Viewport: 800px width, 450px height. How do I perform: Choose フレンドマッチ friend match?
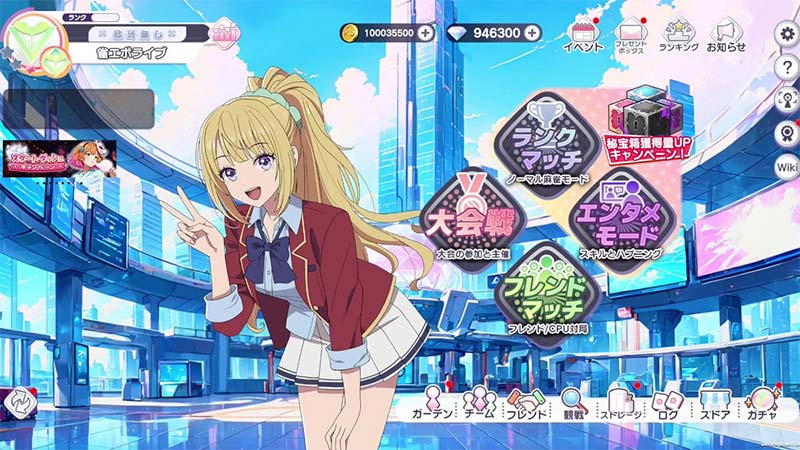[546, 284]
